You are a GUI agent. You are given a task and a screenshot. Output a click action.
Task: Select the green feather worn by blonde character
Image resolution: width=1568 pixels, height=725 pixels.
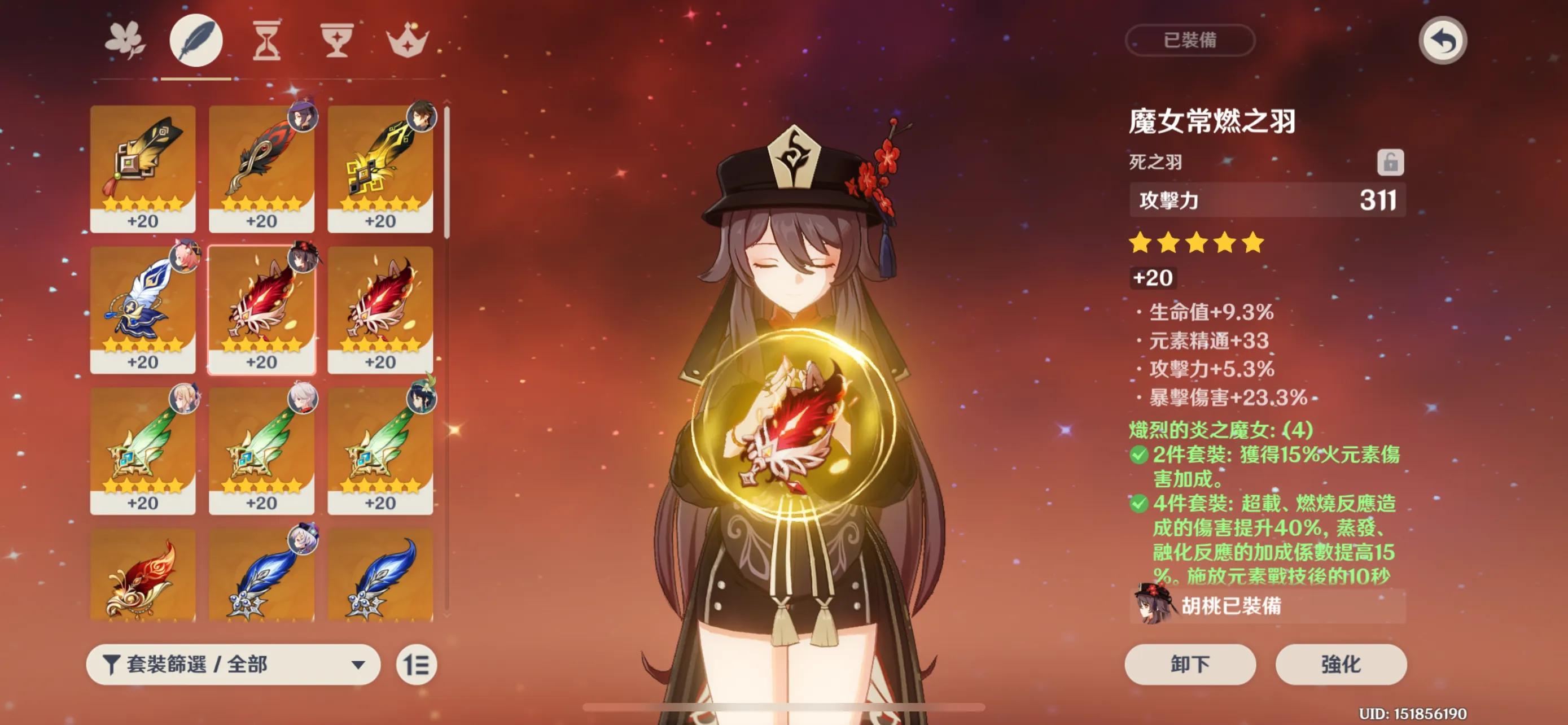(x=143, y=451)
